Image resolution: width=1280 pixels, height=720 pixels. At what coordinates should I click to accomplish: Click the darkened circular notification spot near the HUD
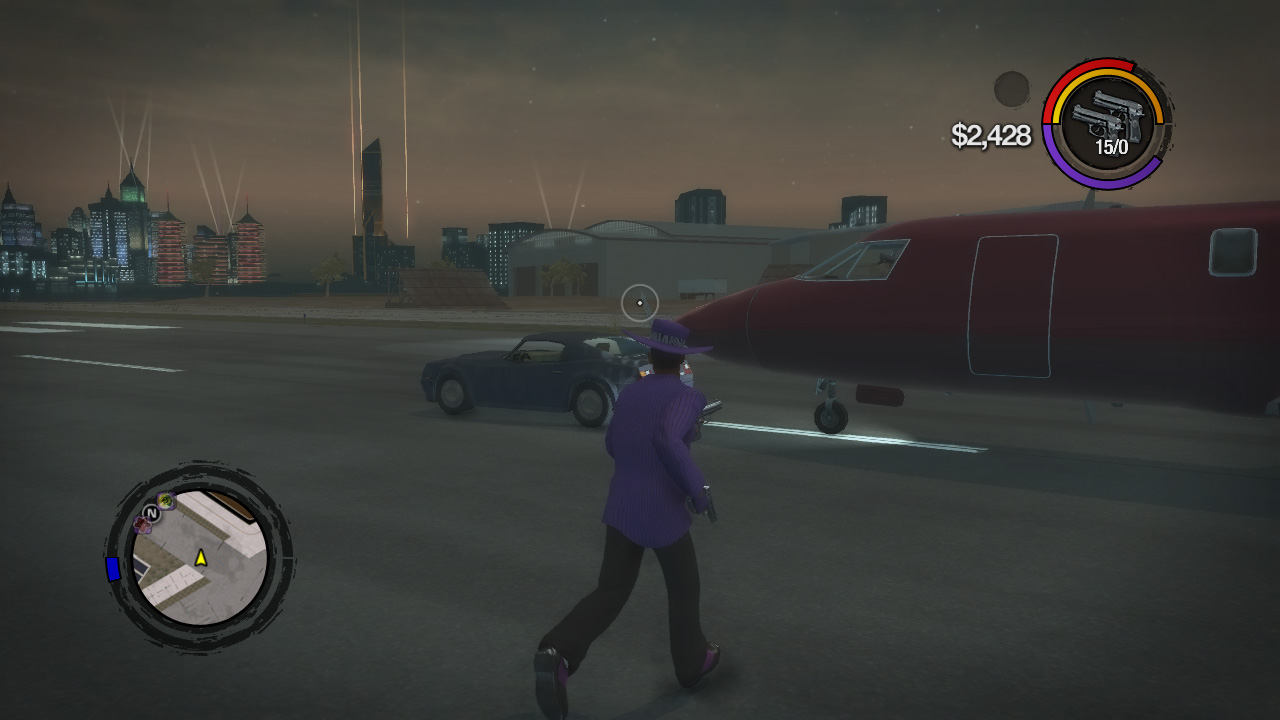tap(1011, 90)
